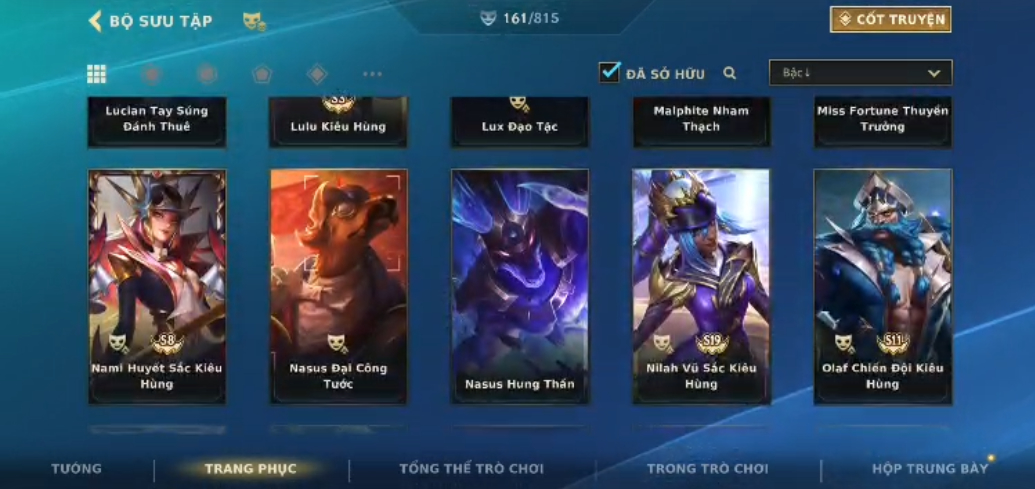The height and width of the screenshot is (489, 1035).
Task: Show the Hộp Trưng Bày tab
Action: coord(929,469)
